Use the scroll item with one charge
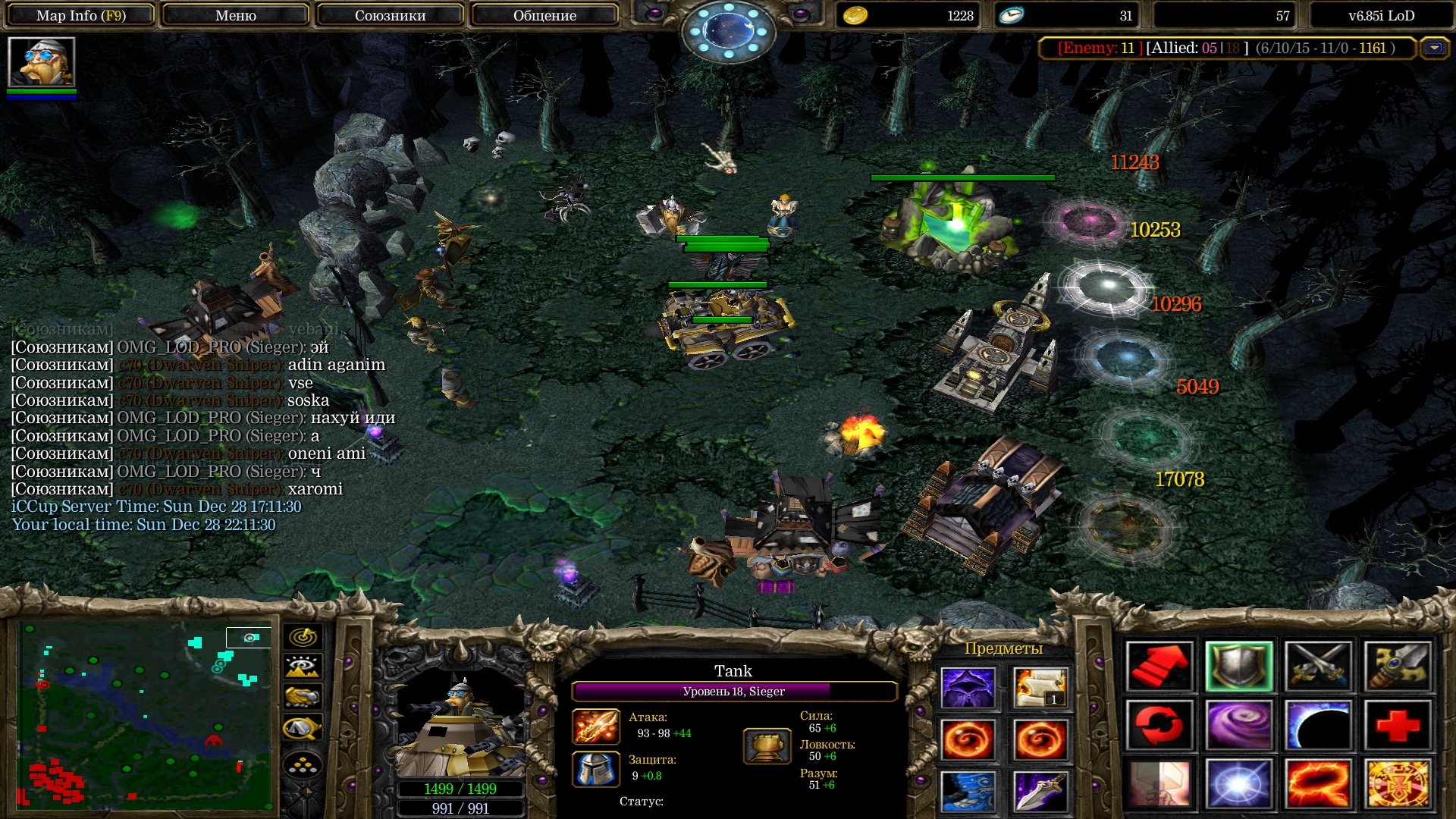This screenshot has height=819, width=1456. pyautogui.click(x=1040, y=688)
